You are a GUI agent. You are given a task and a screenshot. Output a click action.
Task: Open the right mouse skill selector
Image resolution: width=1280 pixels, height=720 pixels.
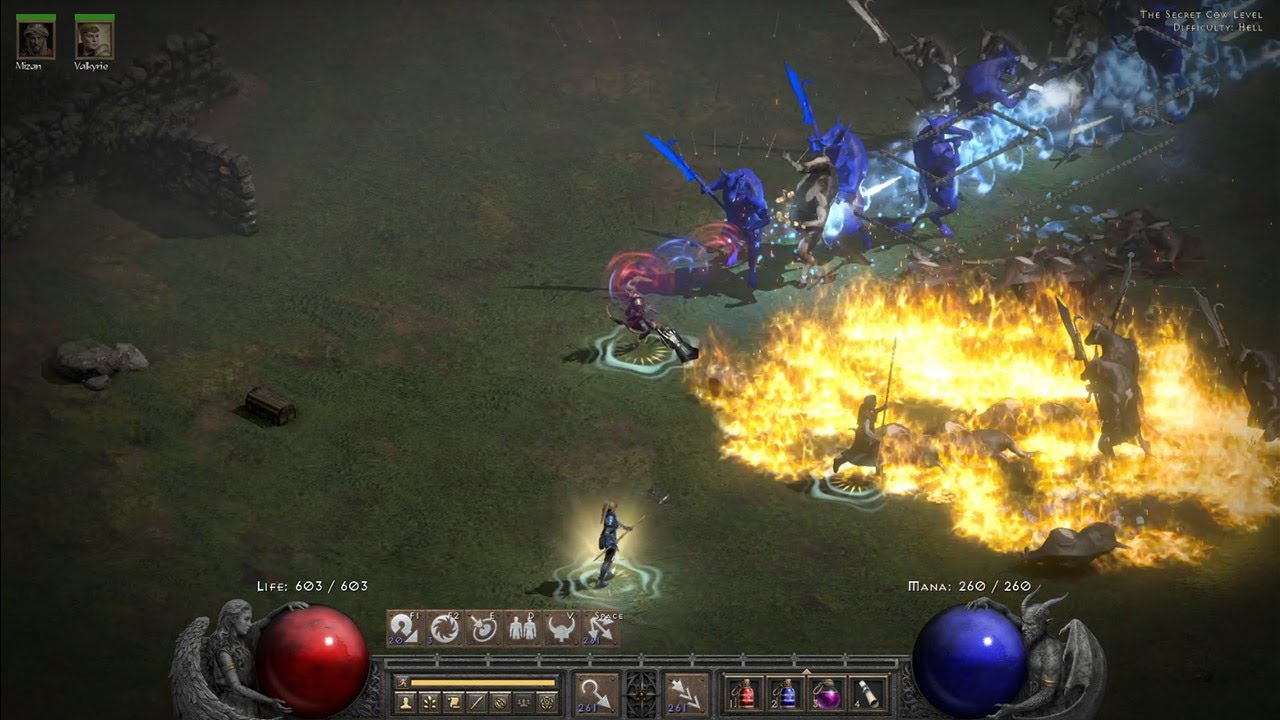pos(686,693)
